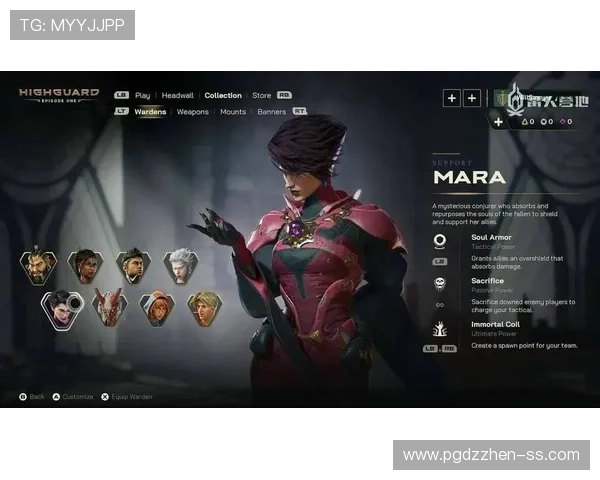This screenshot has height=480, width=600.
Task: Show the Banners category
Action: point(272,112)
